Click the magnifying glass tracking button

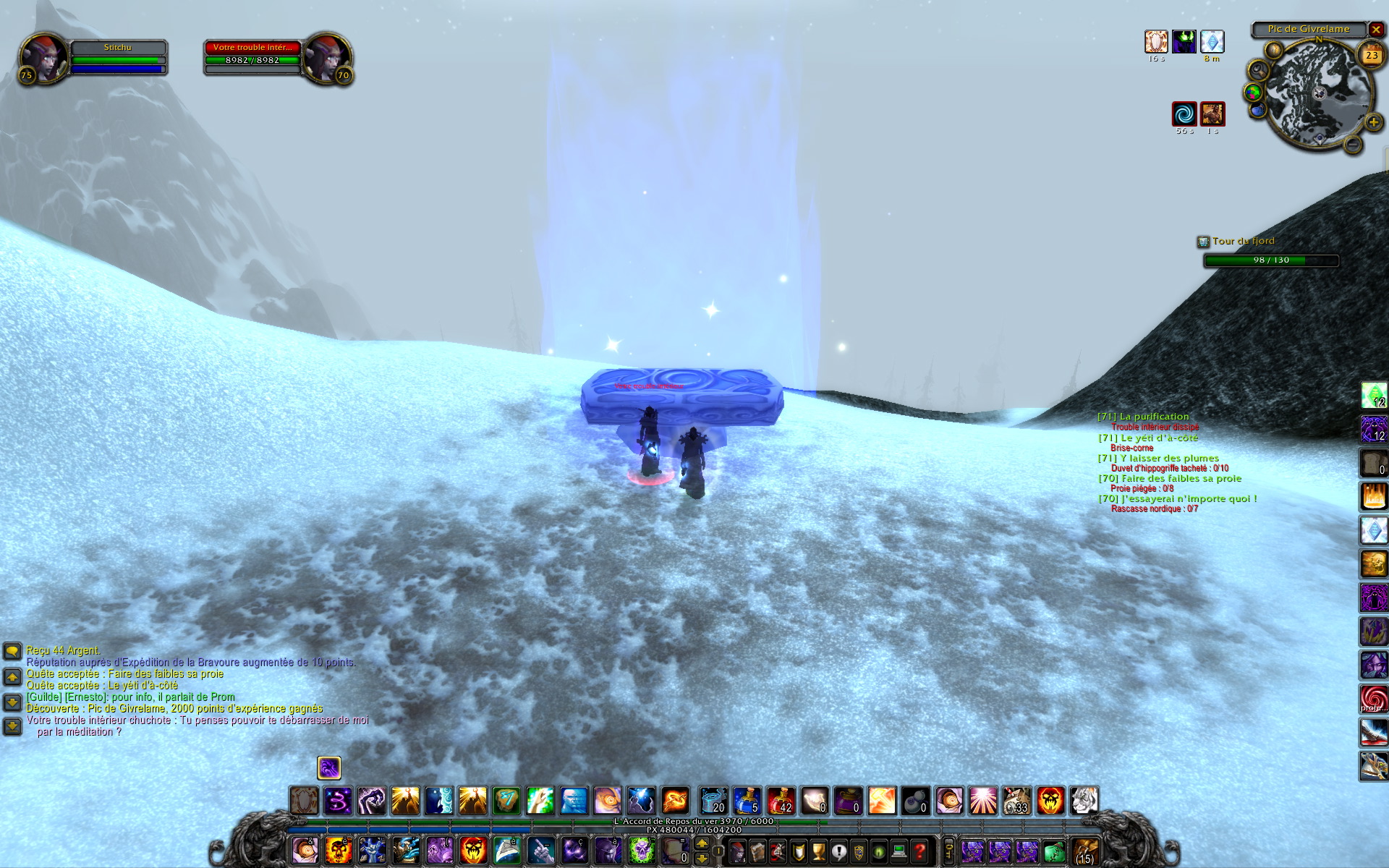pos(1259,70)
